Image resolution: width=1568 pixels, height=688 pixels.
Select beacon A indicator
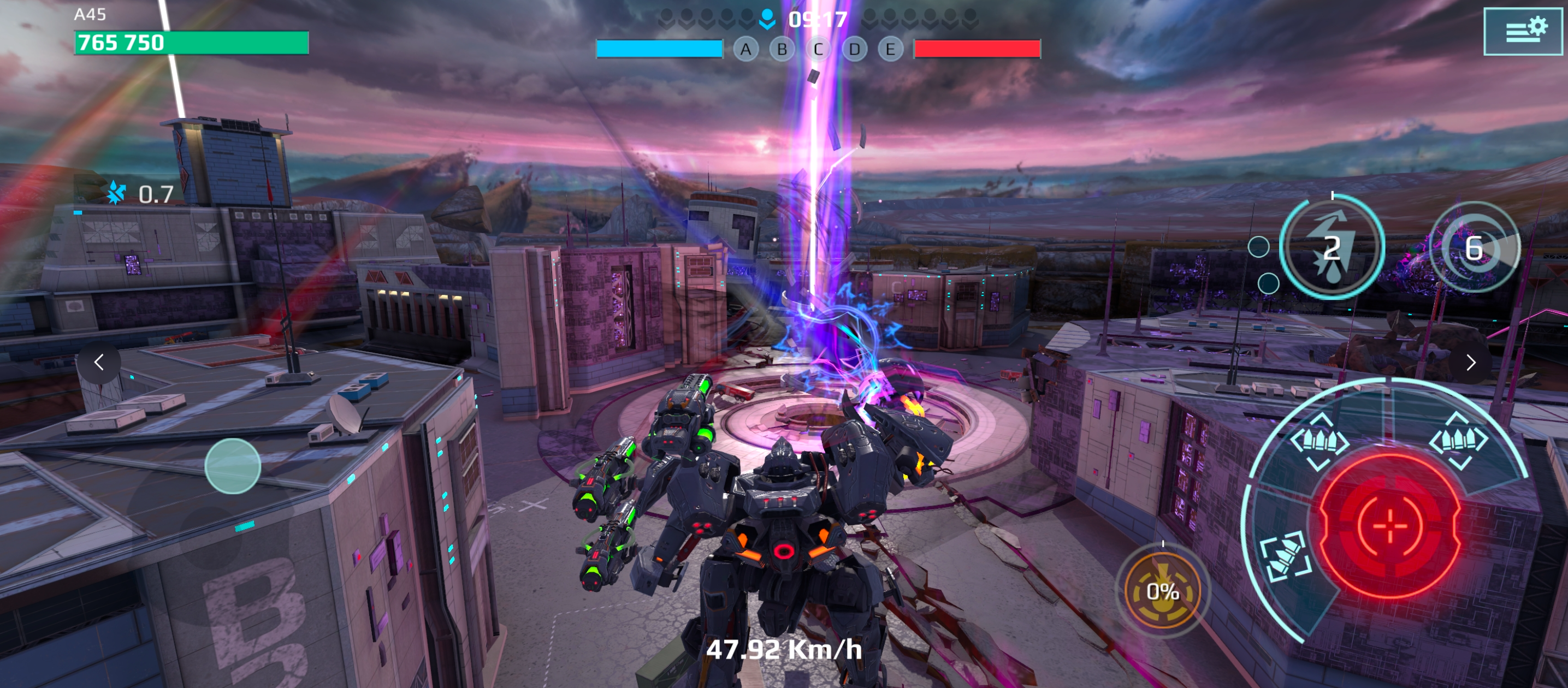(745, 49)
